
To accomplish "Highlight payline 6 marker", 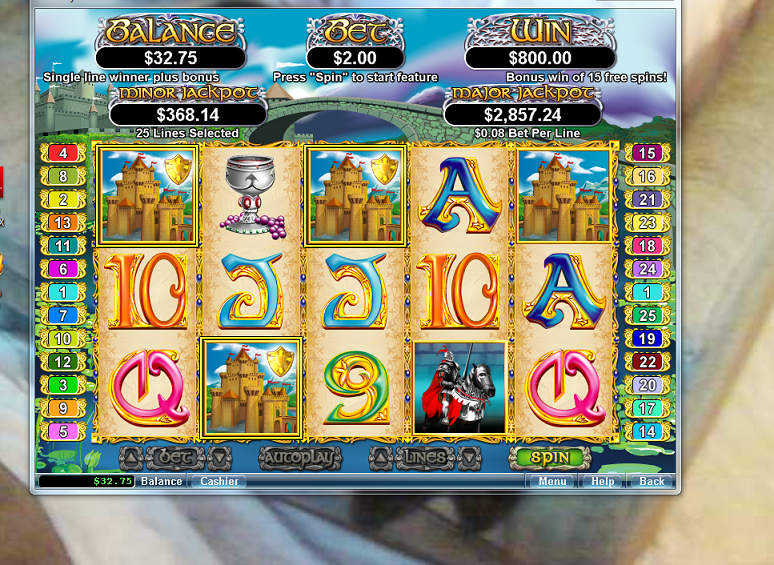I will 63,269.
